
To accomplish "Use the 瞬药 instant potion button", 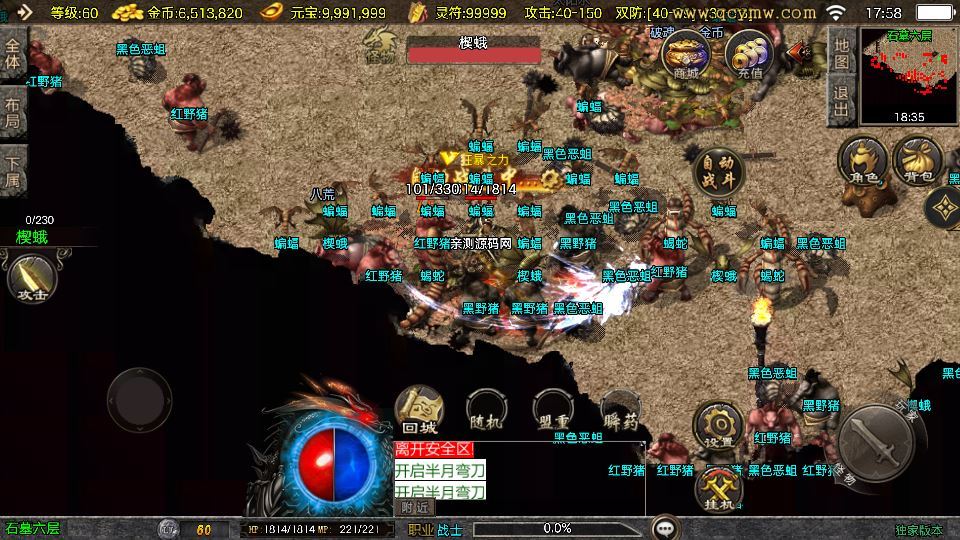I will (620, 409).
